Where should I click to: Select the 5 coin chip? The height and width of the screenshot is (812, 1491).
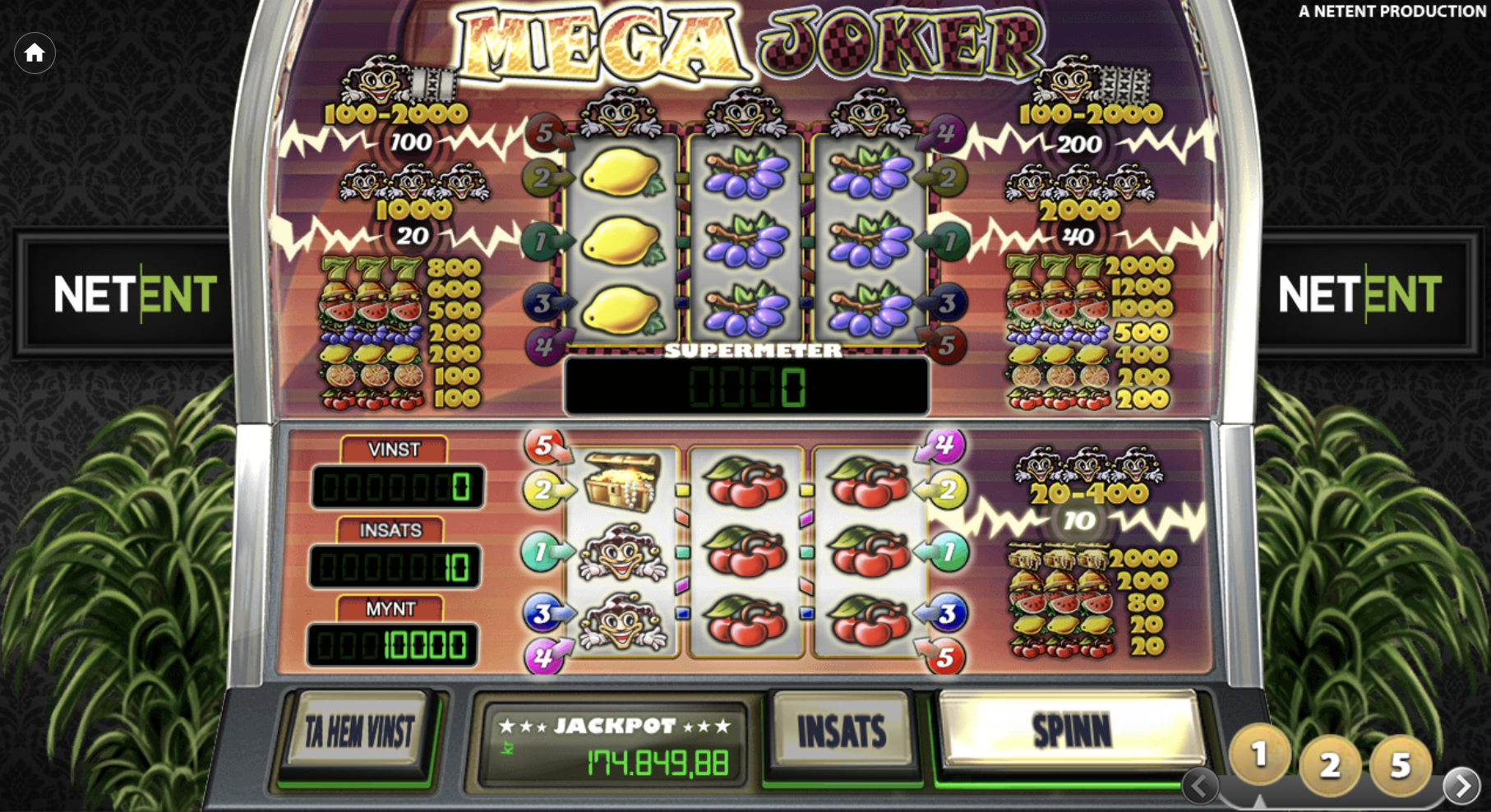1400,765
